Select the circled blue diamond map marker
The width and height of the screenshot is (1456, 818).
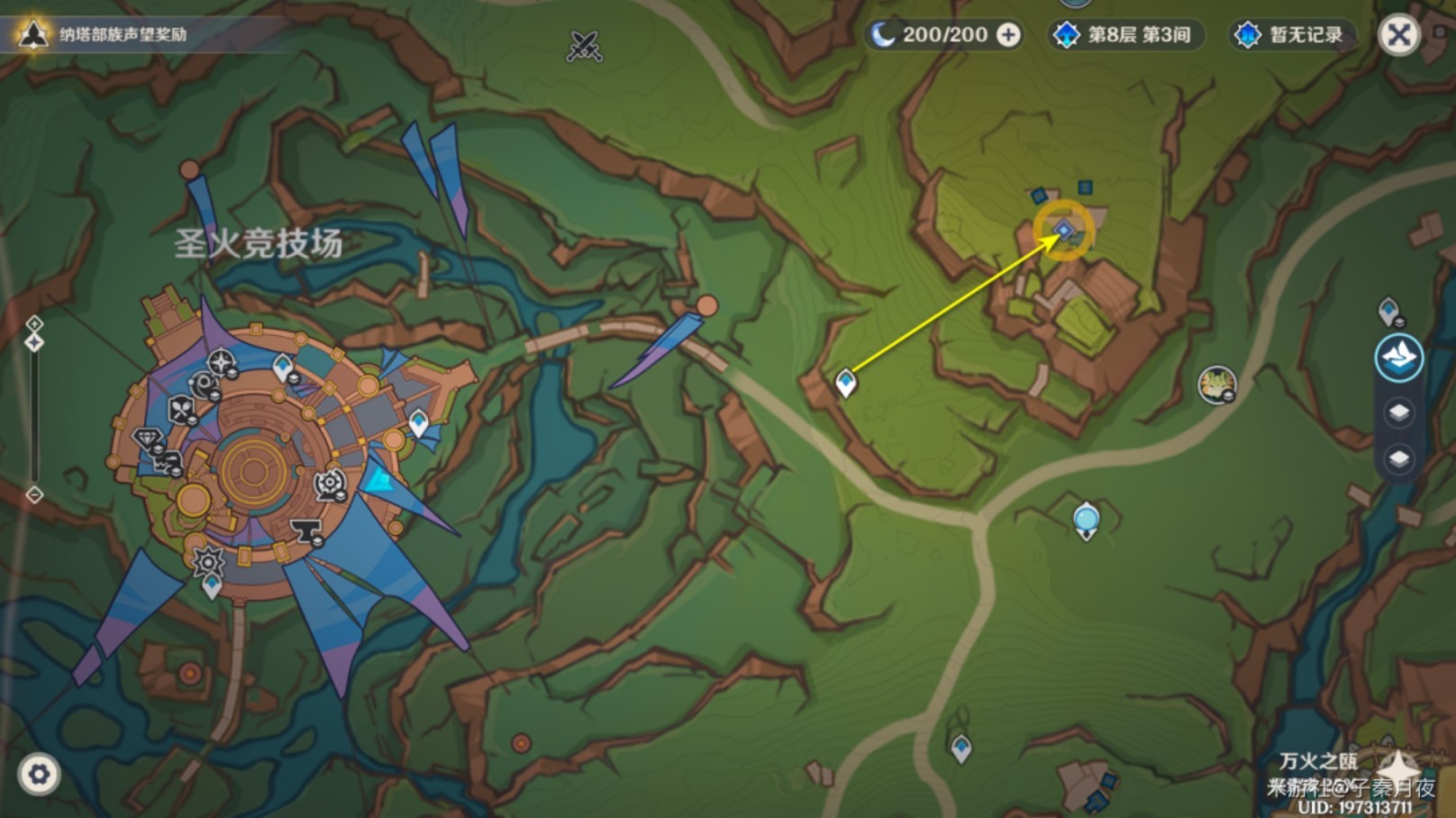coord(1064,231)
